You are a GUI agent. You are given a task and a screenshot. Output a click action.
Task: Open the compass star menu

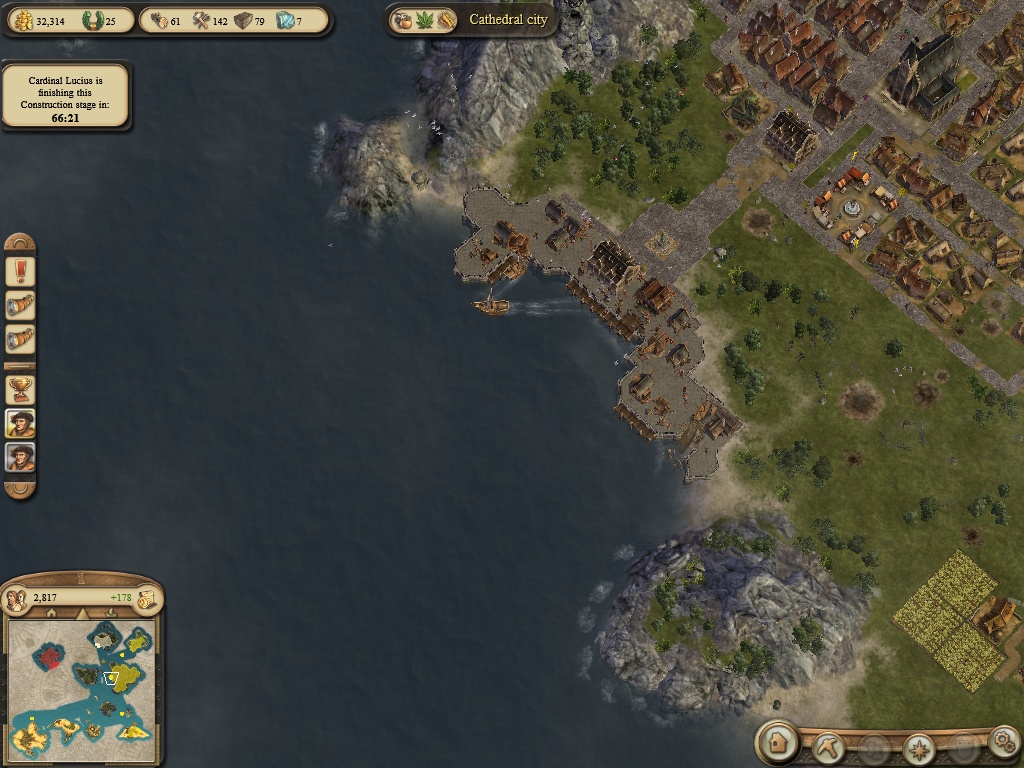[x=918, y=746]
